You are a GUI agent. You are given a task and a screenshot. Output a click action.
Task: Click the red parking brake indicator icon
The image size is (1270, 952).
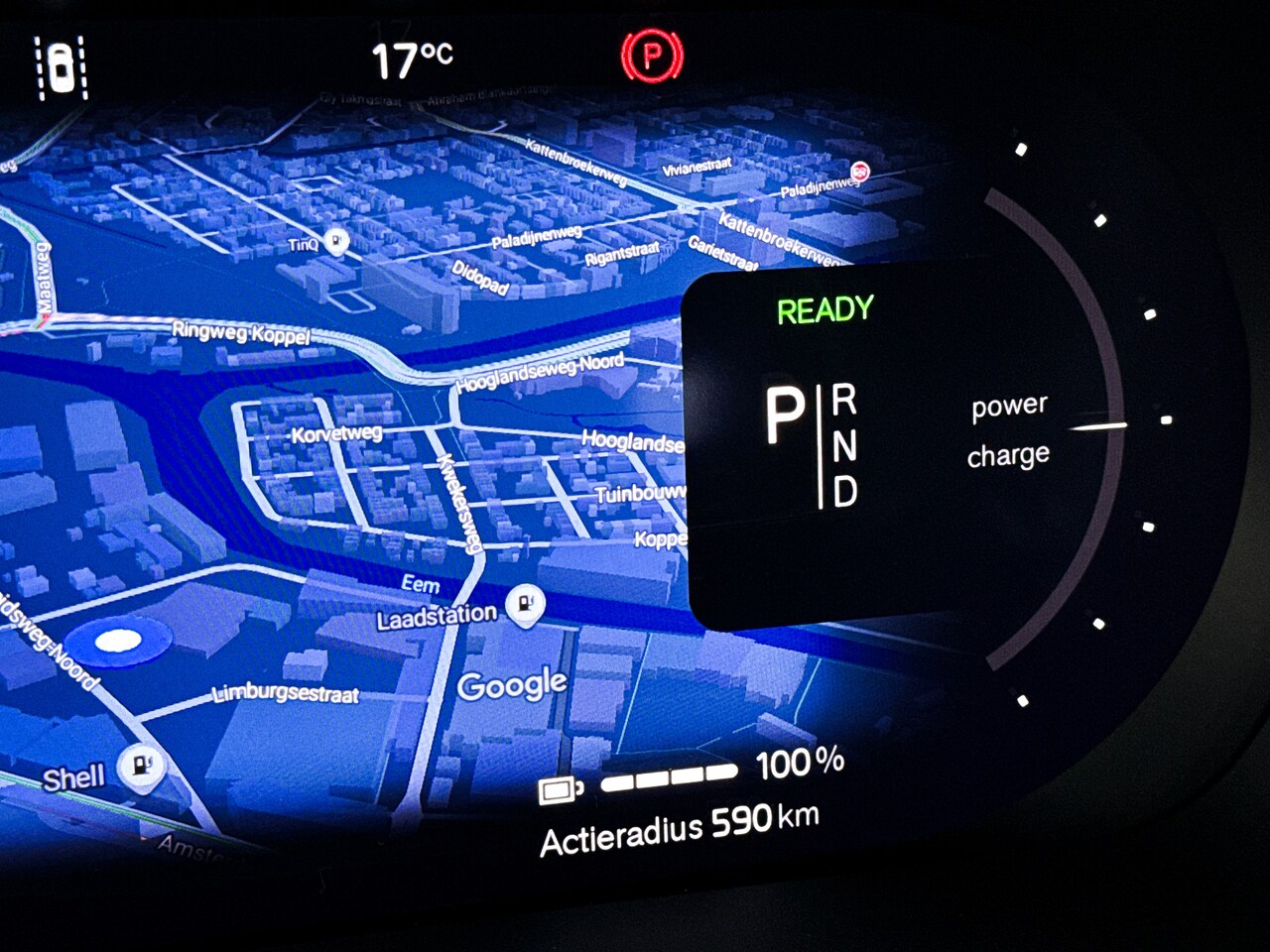pos(652,56)
